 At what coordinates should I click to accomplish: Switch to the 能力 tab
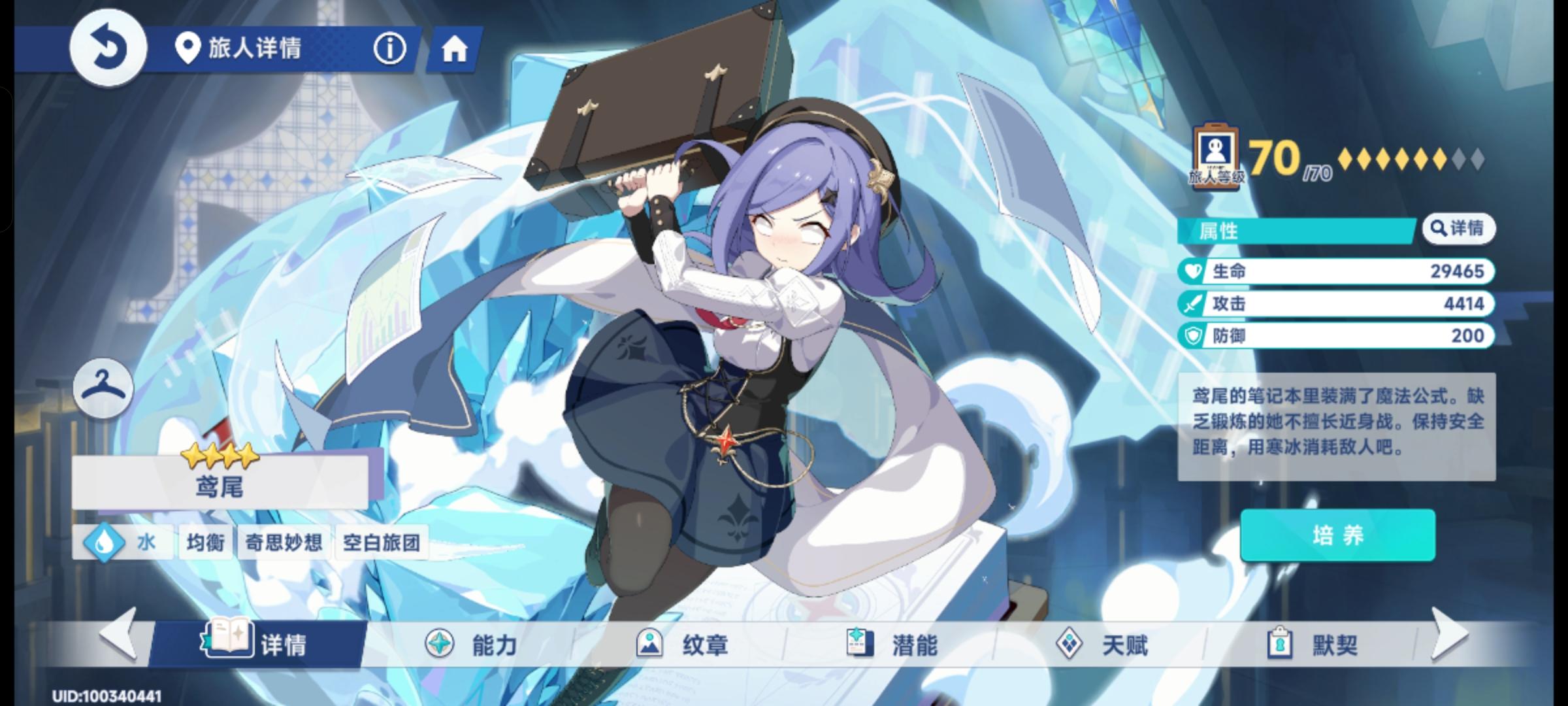click(x=470, y=643)
